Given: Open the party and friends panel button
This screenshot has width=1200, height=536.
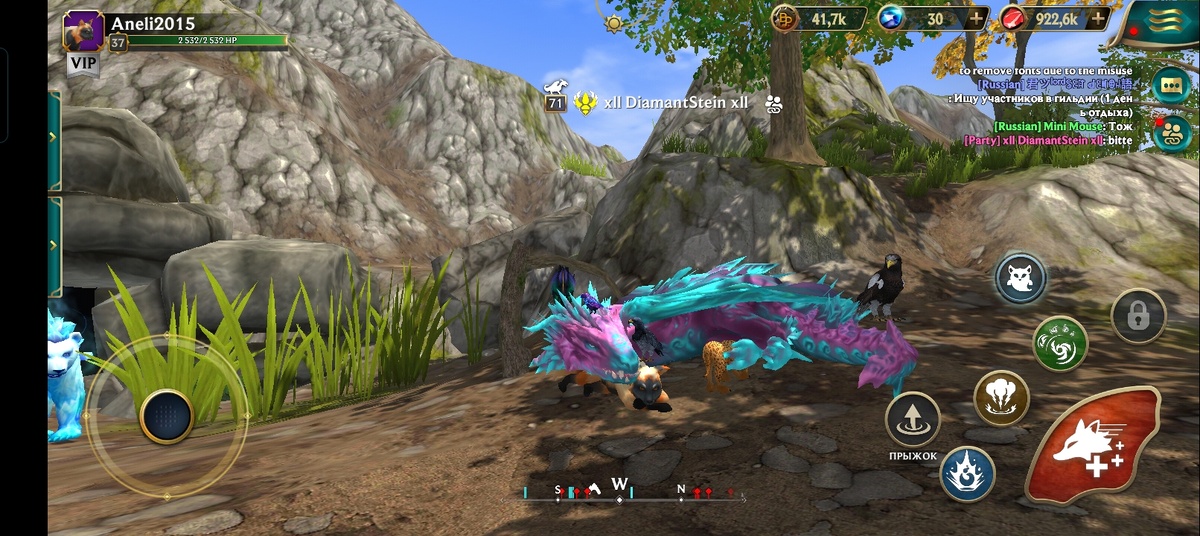Looking at the screenshot, I should (1171, 133).
